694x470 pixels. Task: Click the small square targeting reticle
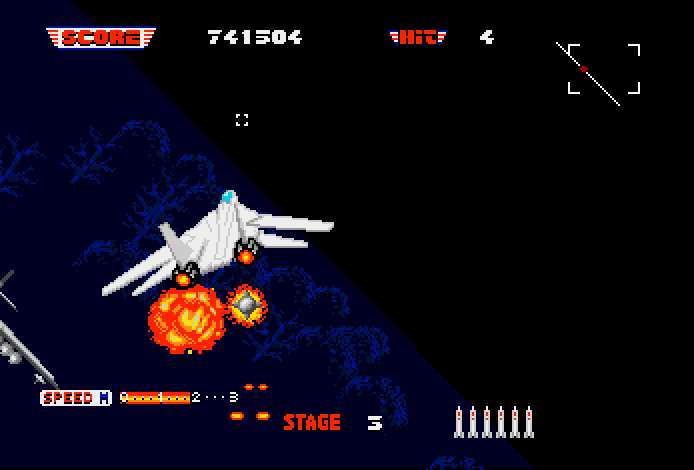241,120
